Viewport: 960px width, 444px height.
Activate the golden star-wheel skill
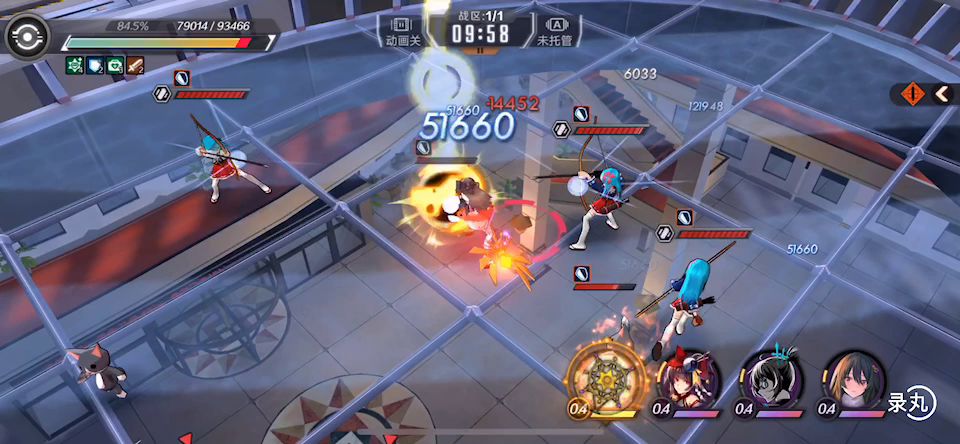tap(601, 378)
